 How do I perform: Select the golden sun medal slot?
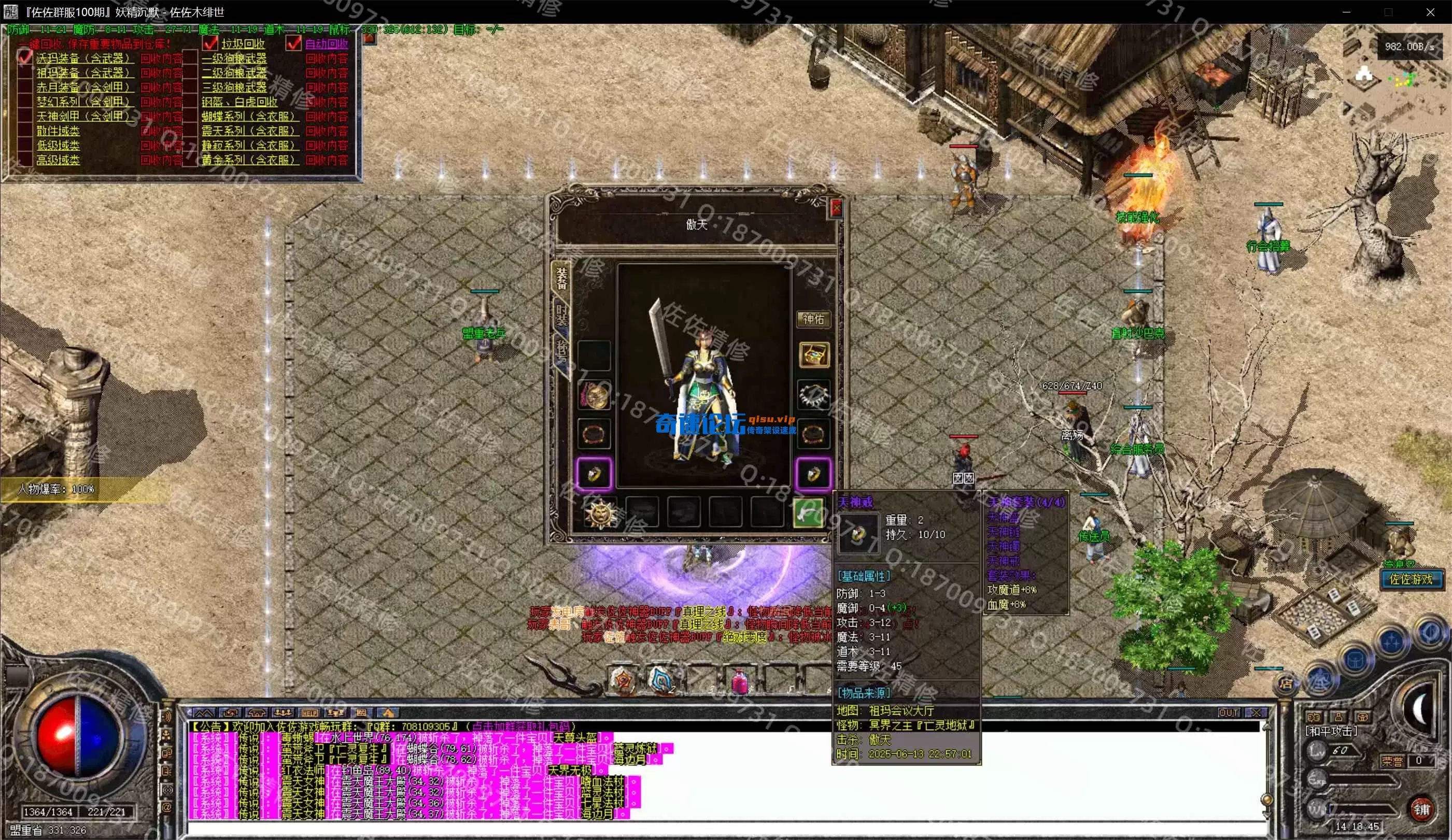pos(599,512)
